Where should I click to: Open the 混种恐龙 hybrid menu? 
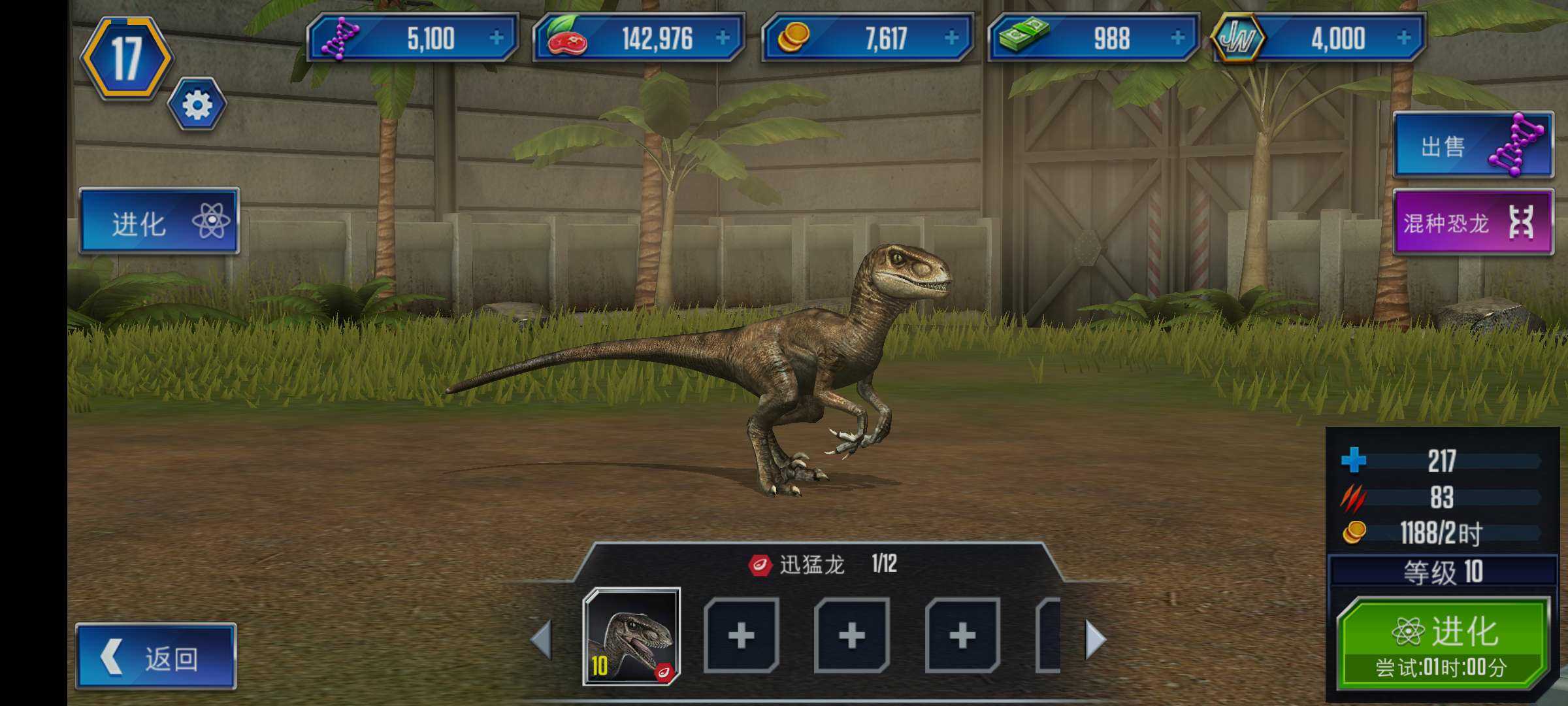point(1473,222)
